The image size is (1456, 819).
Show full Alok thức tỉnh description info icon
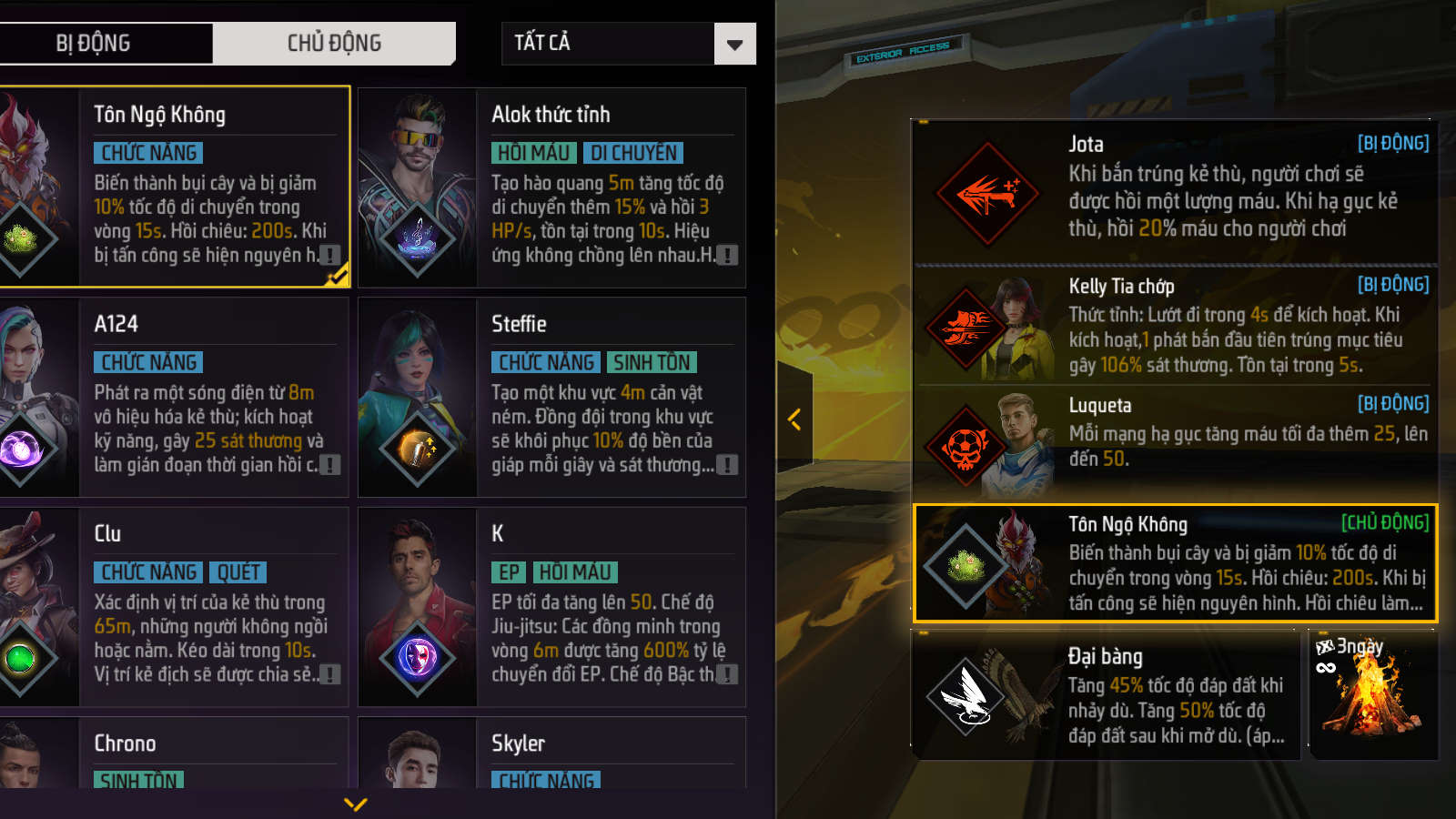click(726, 256)
